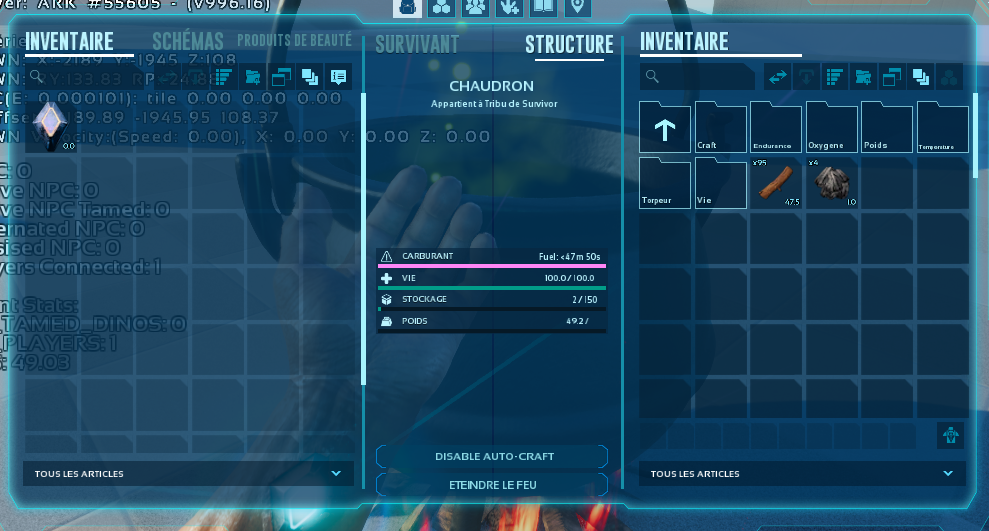This screenshot has width=989, height=531.
Task: Open the Poids folder
Action: point(887,127)
